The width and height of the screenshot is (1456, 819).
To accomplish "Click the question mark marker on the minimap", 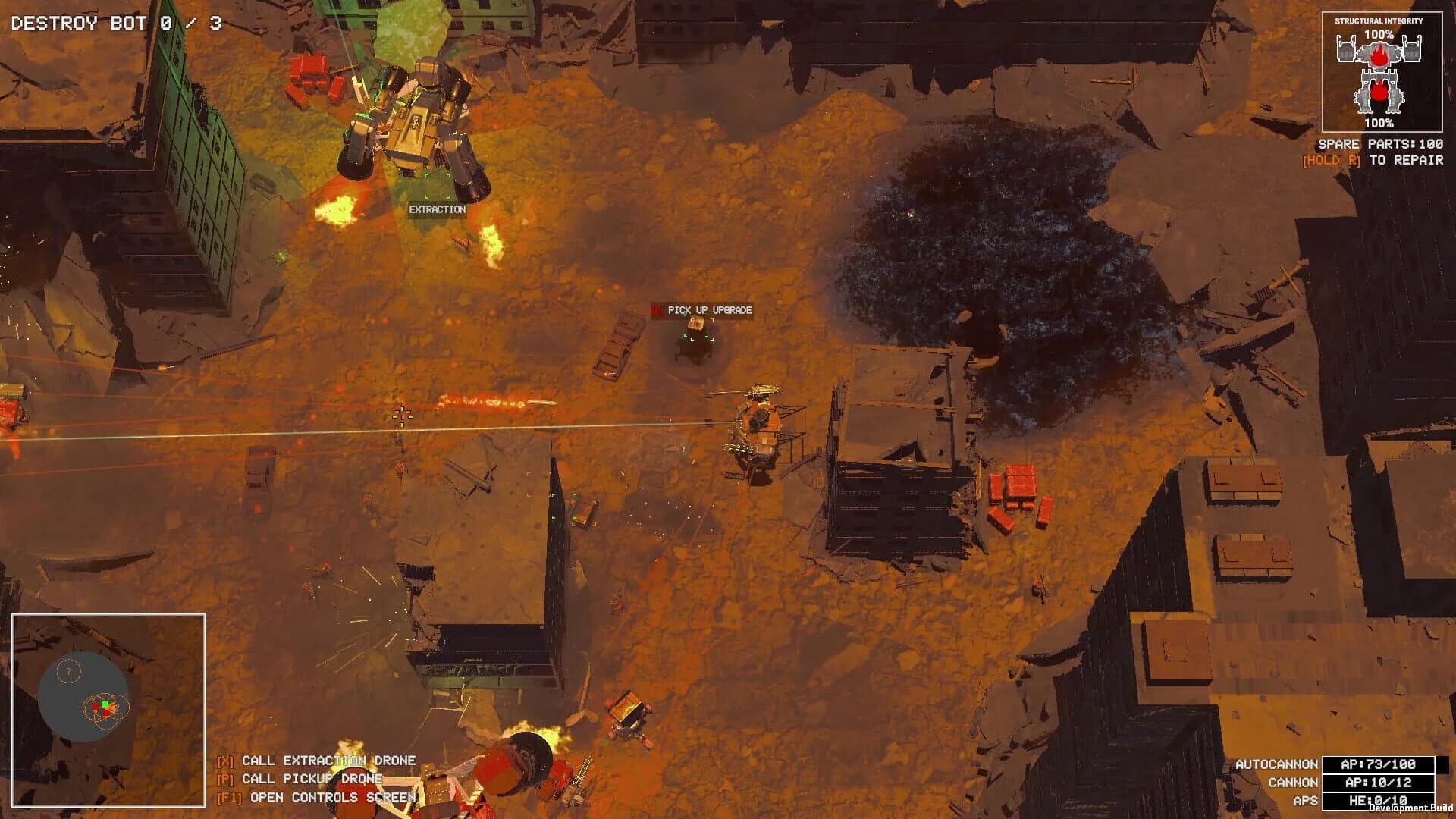I will pyautogui.click(x=68, y=671).
